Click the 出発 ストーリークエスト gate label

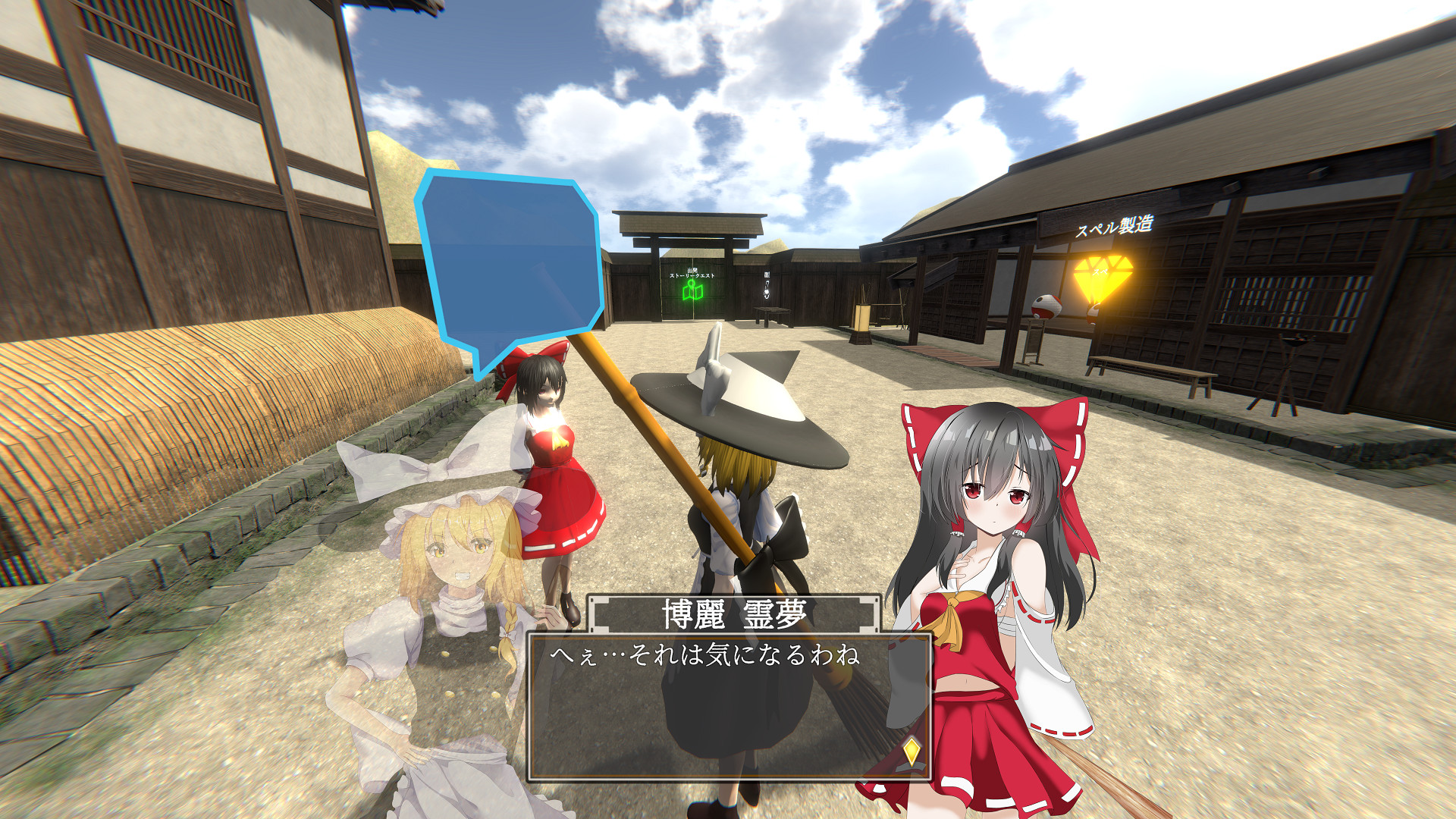click(x=692, y=273)
